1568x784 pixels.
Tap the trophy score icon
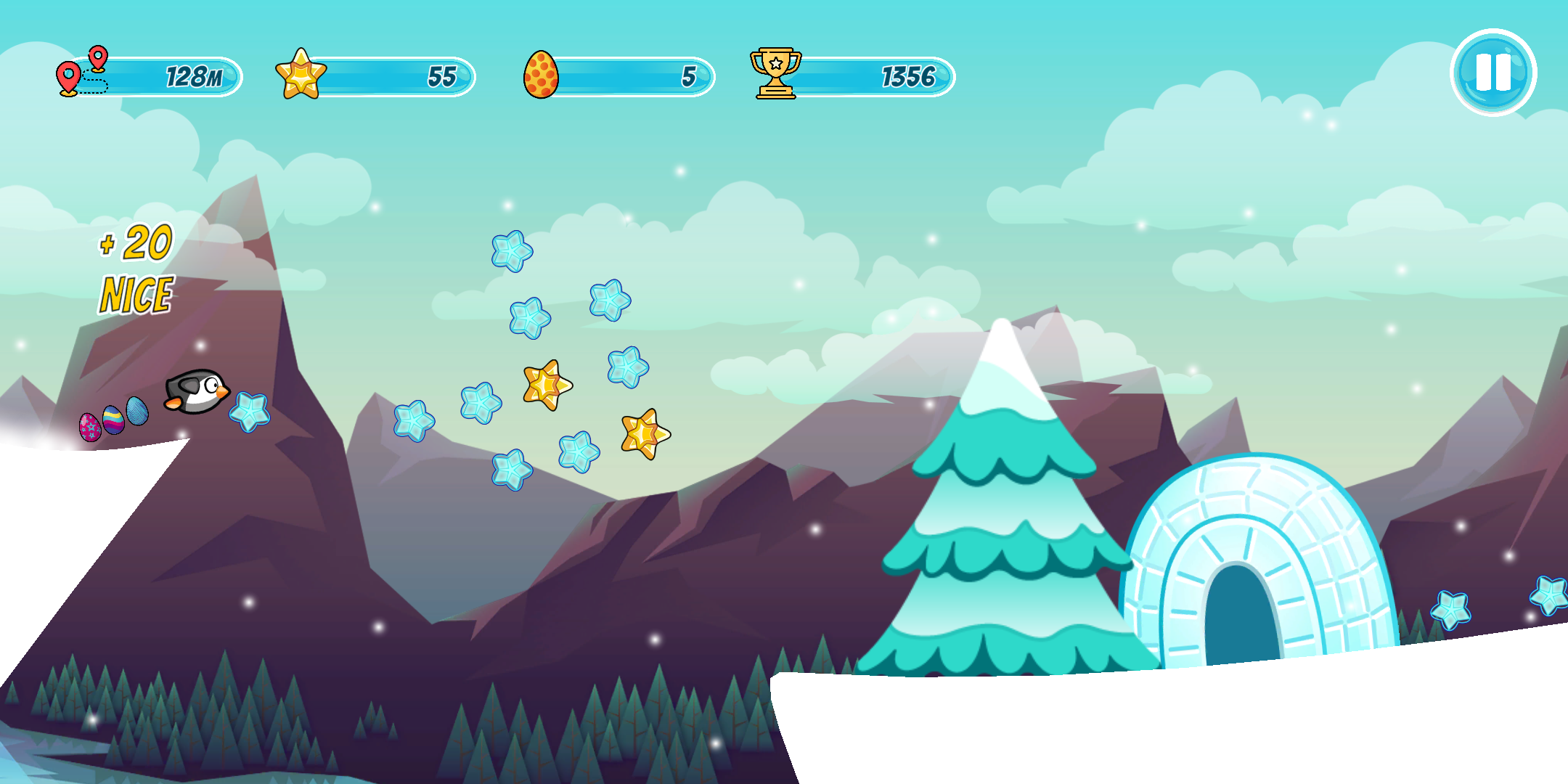coord(775,72)
